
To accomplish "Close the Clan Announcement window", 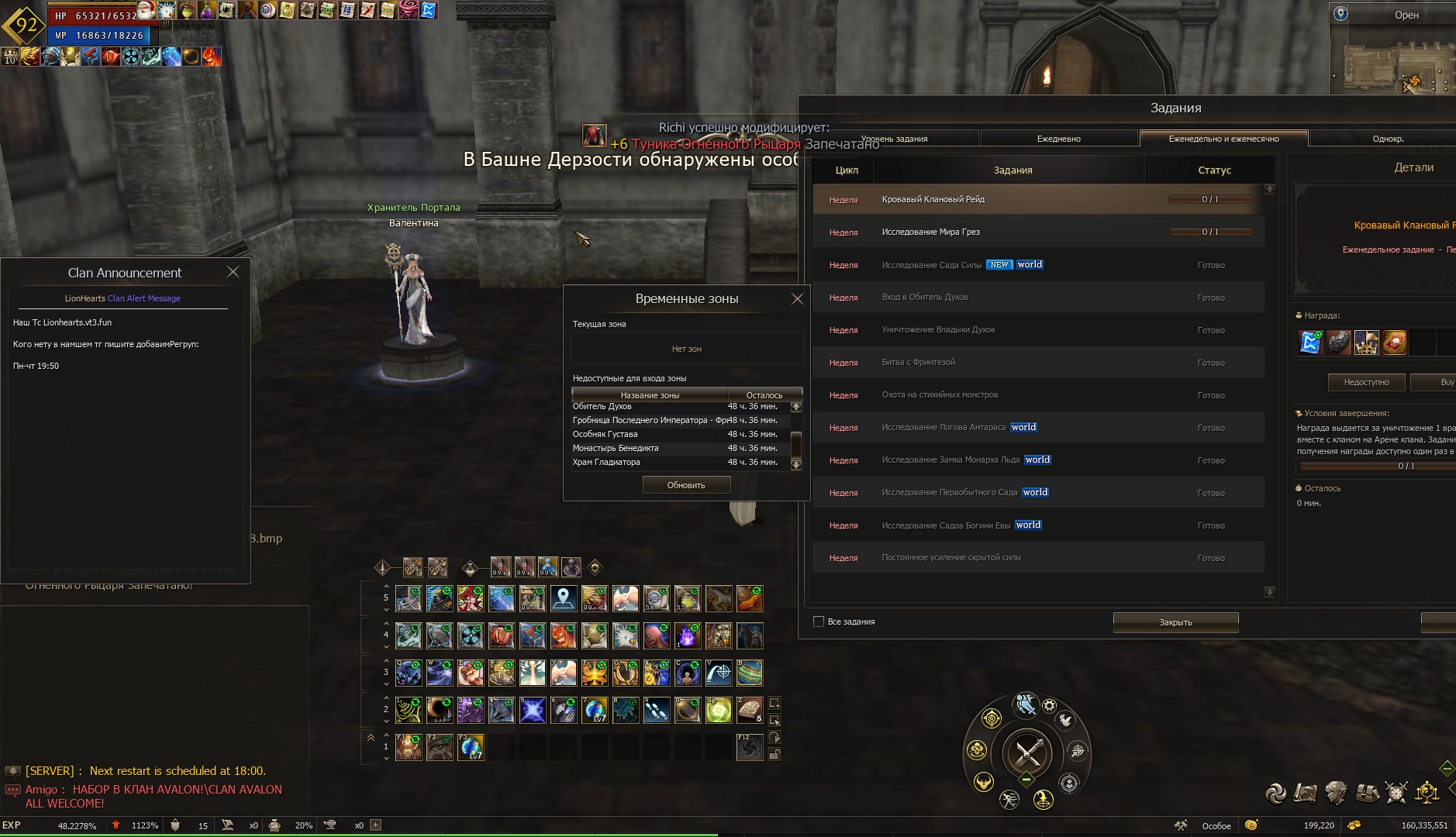I will 233,272.
